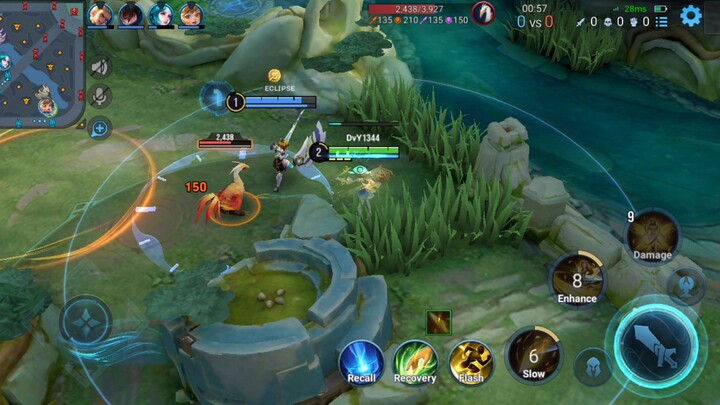Select the blonde male teammate portrait
The image size is (720, 405).
100,14
